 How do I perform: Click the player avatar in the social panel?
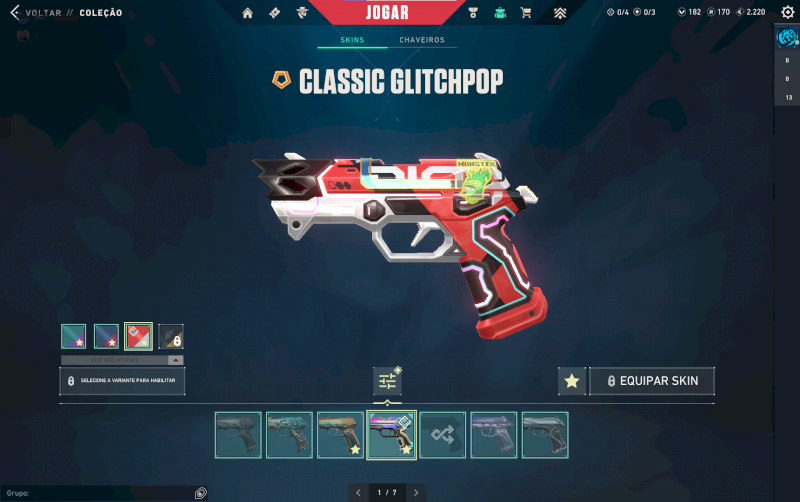click(x=786, y=38)
